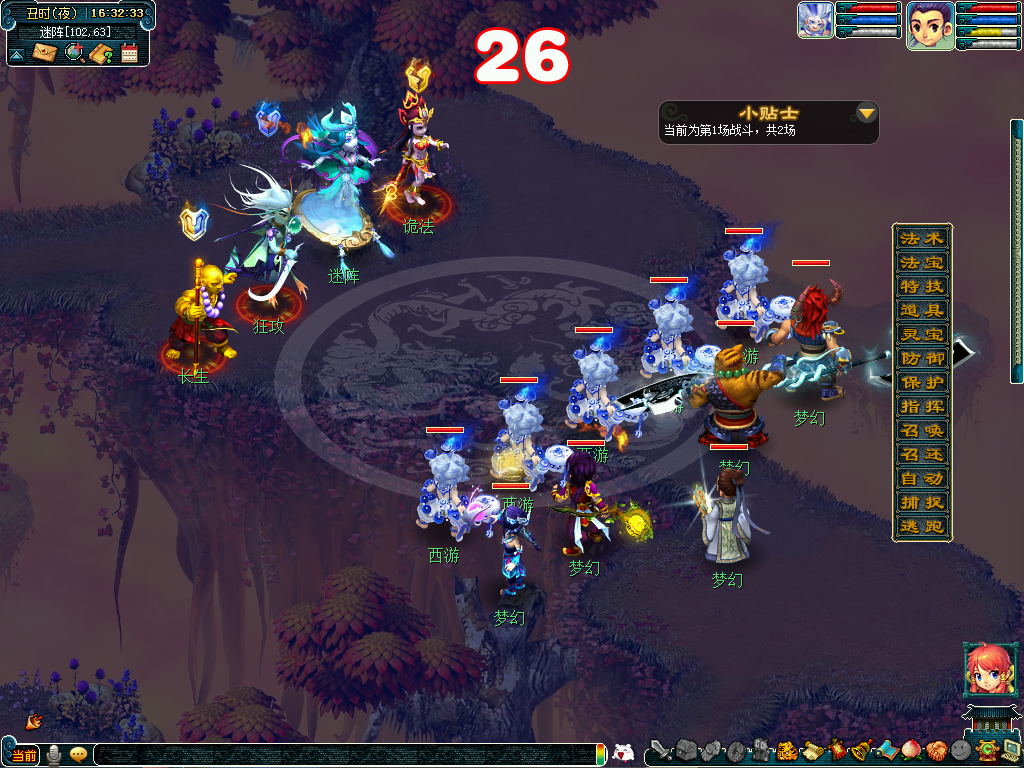Open the tiger head icon in toolbar
The image size is (1024, 768).
(787, 750)
